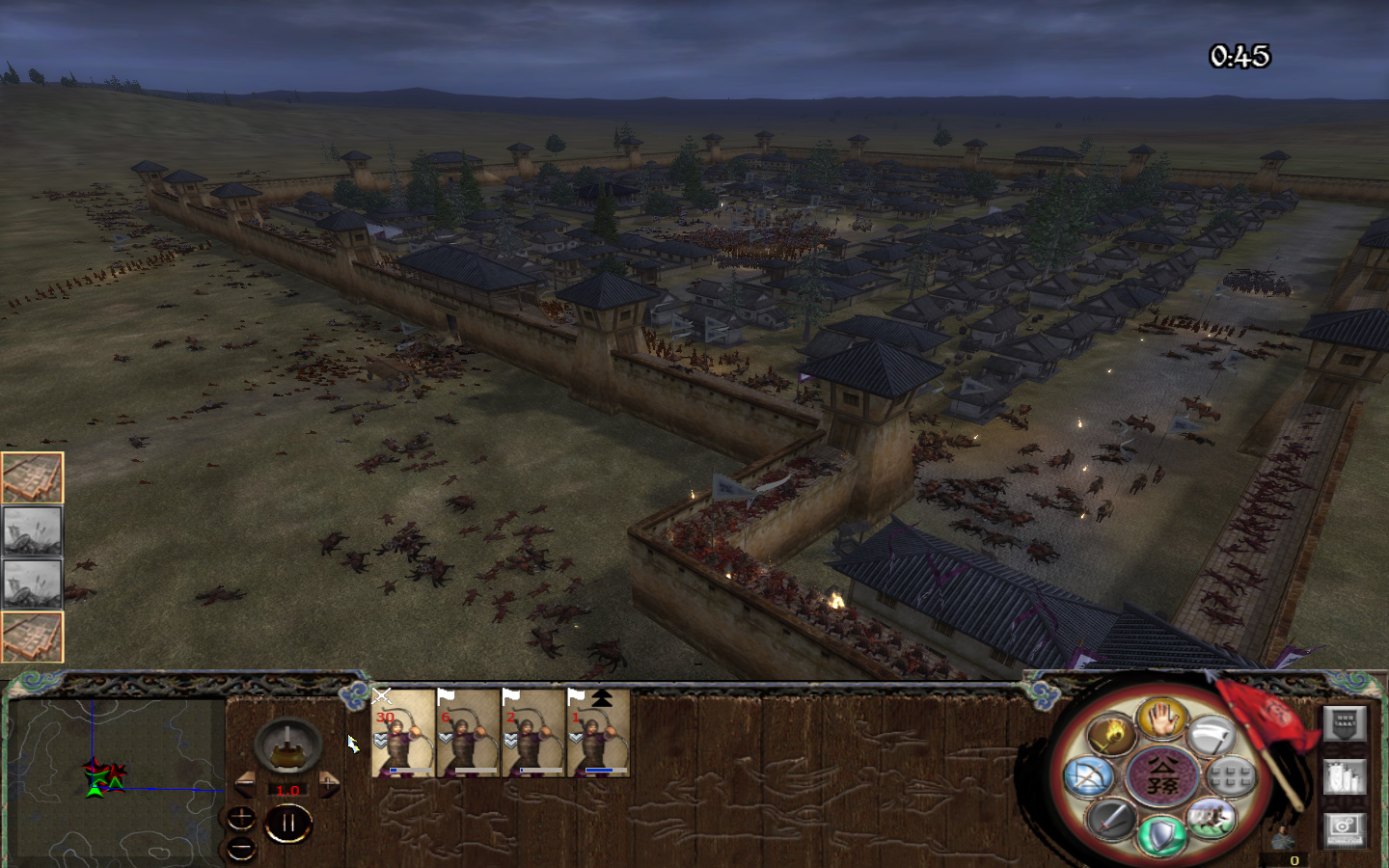This screenshot has height=868, width=1389.
Task: Increase battle speed with the right arrow
Action: [x=328, y=783]
